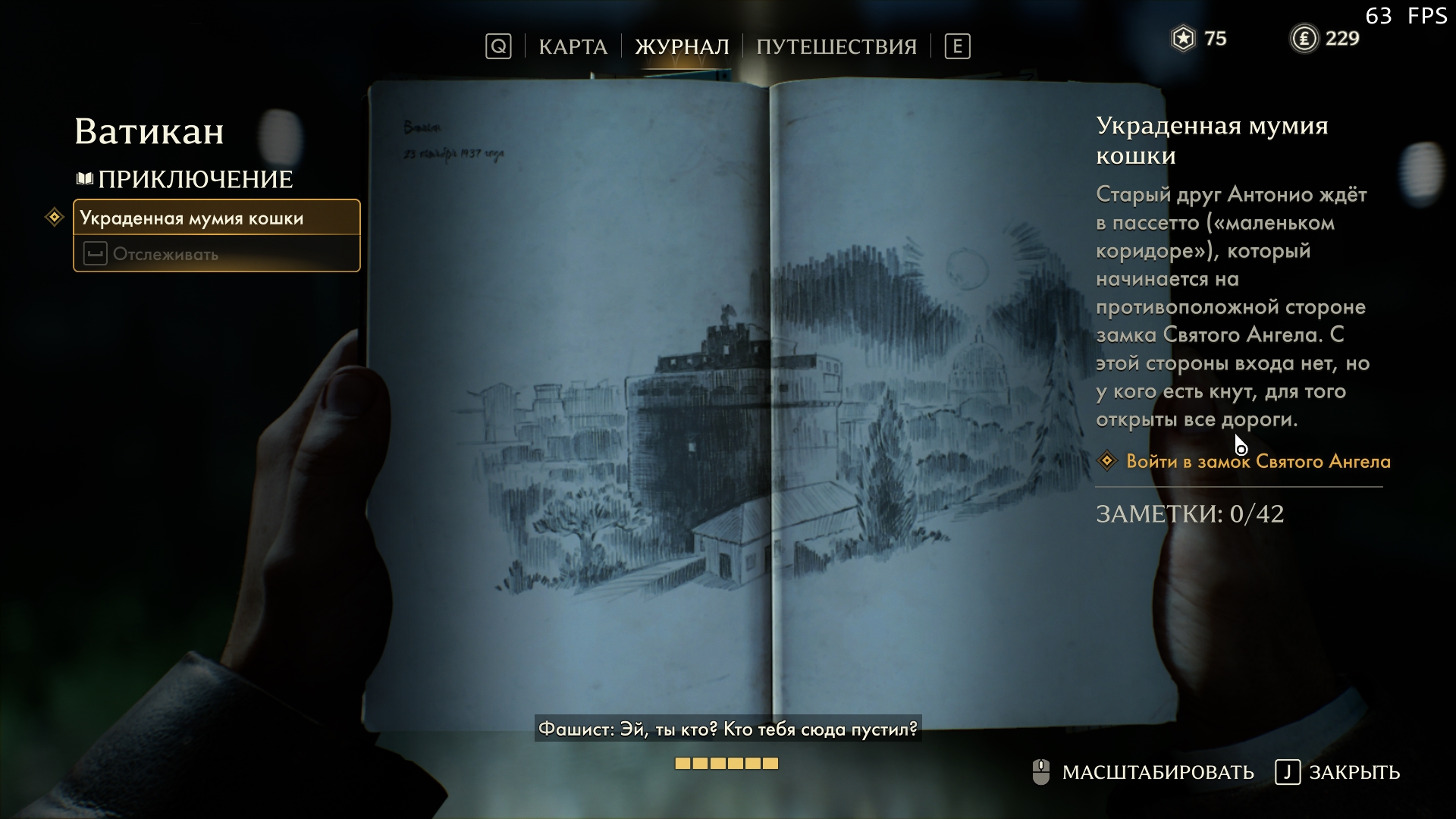Open the Заметки 0/42 notes section
This screenshot has height=819, width=1456.
click(x=1189, y=514)
